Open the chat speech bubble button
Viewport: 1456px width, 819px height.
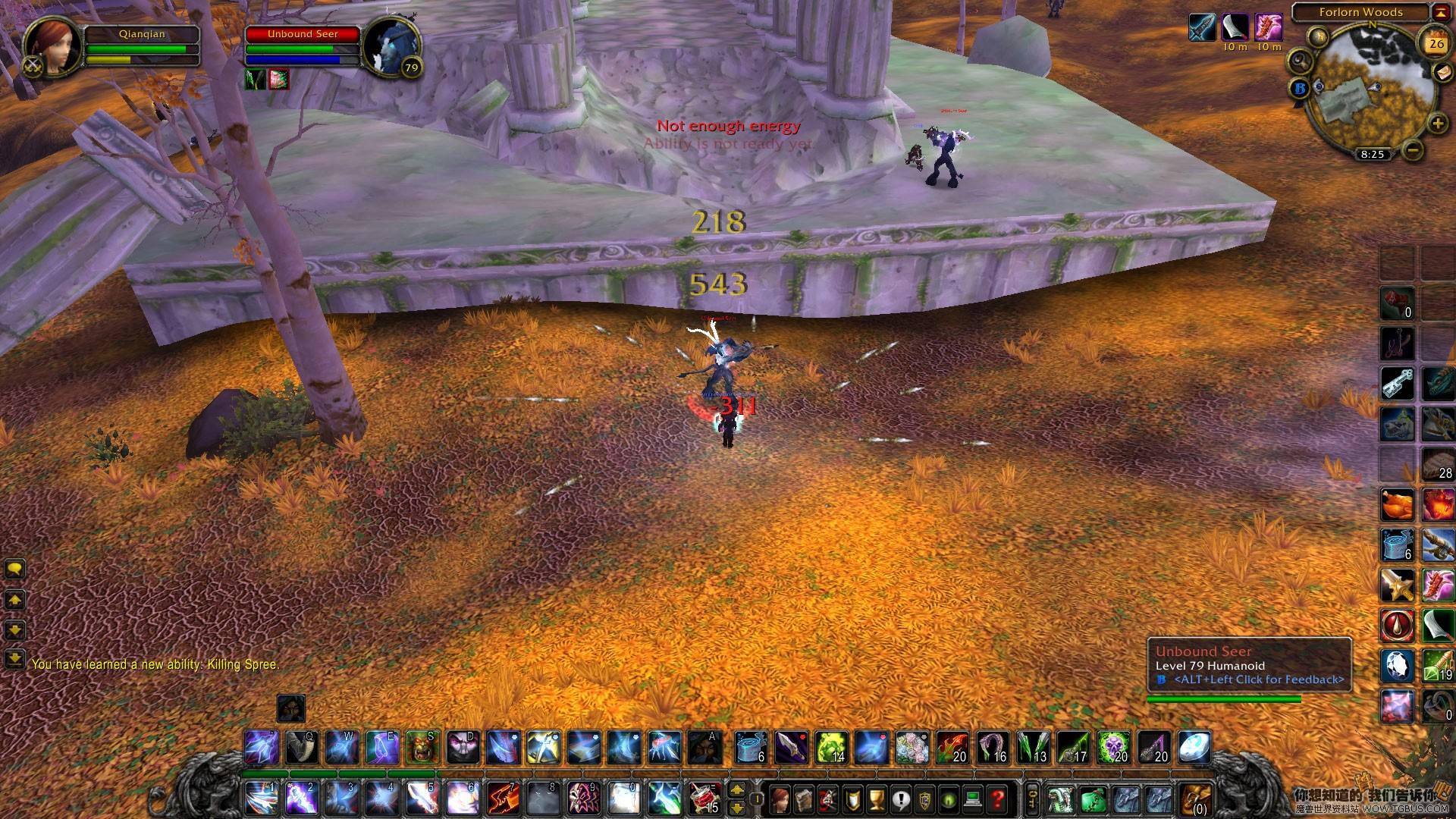pos(15,569)
